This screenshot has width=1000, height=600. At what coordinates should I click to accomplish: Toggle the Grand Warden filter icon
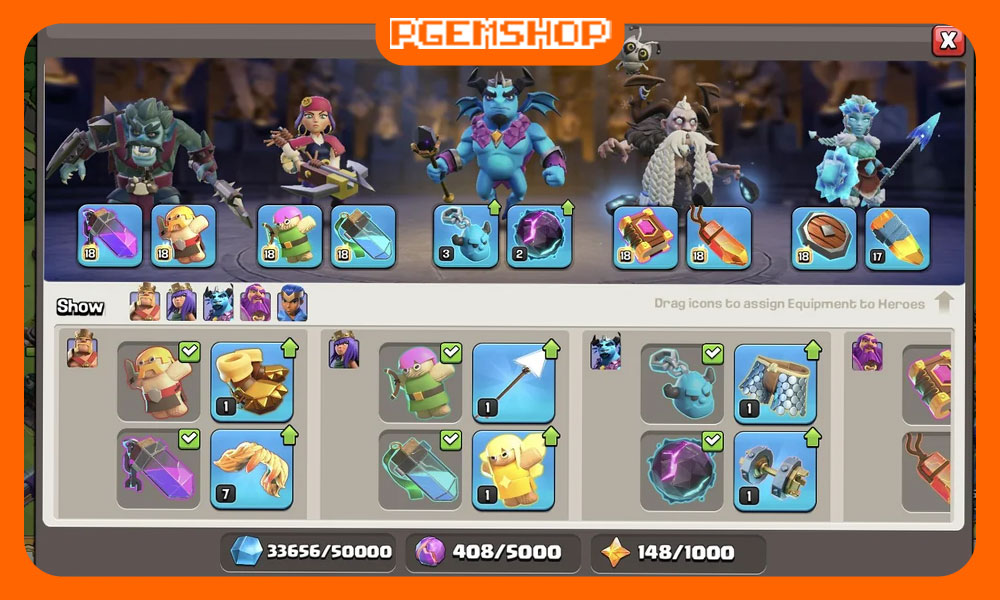point(255,303)
